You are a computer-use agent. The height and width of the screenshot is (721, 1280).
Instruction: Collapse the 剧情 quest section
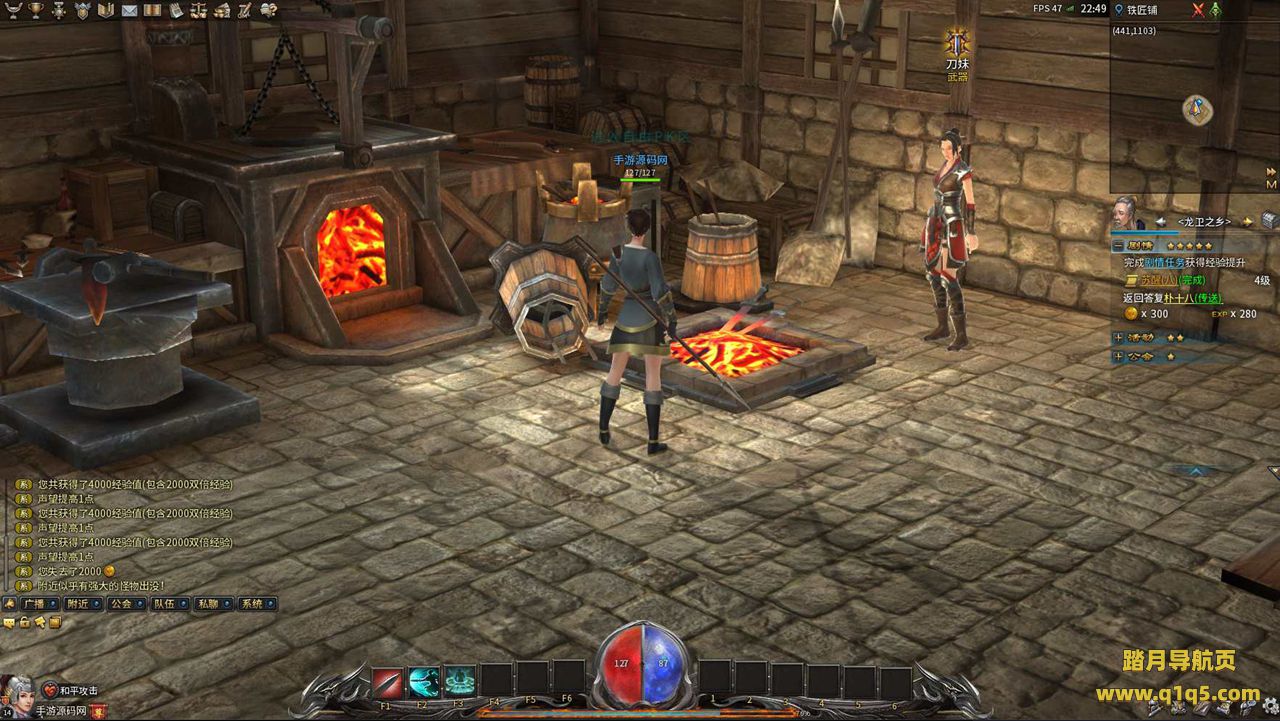click(x=1118, y=245)
